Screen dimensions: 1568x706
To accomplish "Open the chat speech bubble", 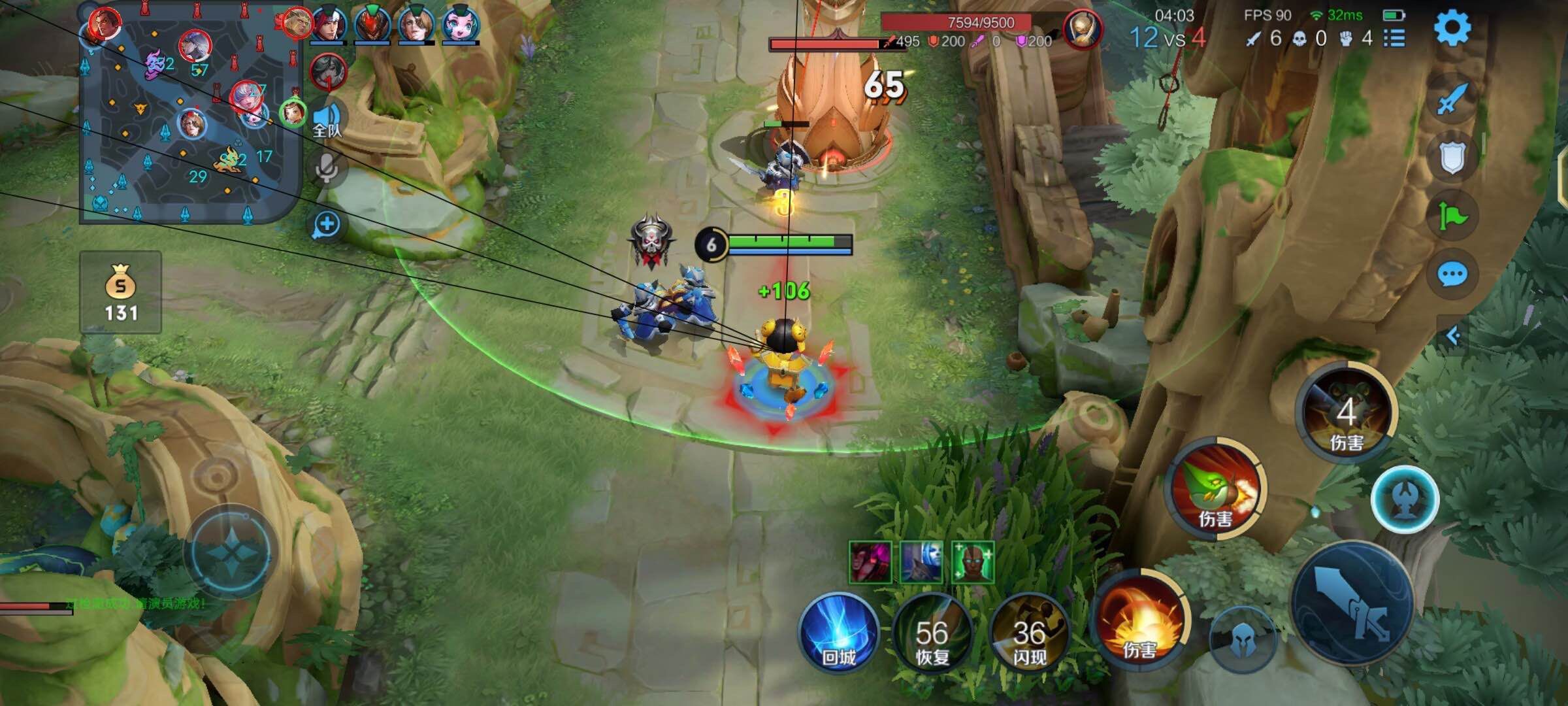I will click(x=1452, y=275).
